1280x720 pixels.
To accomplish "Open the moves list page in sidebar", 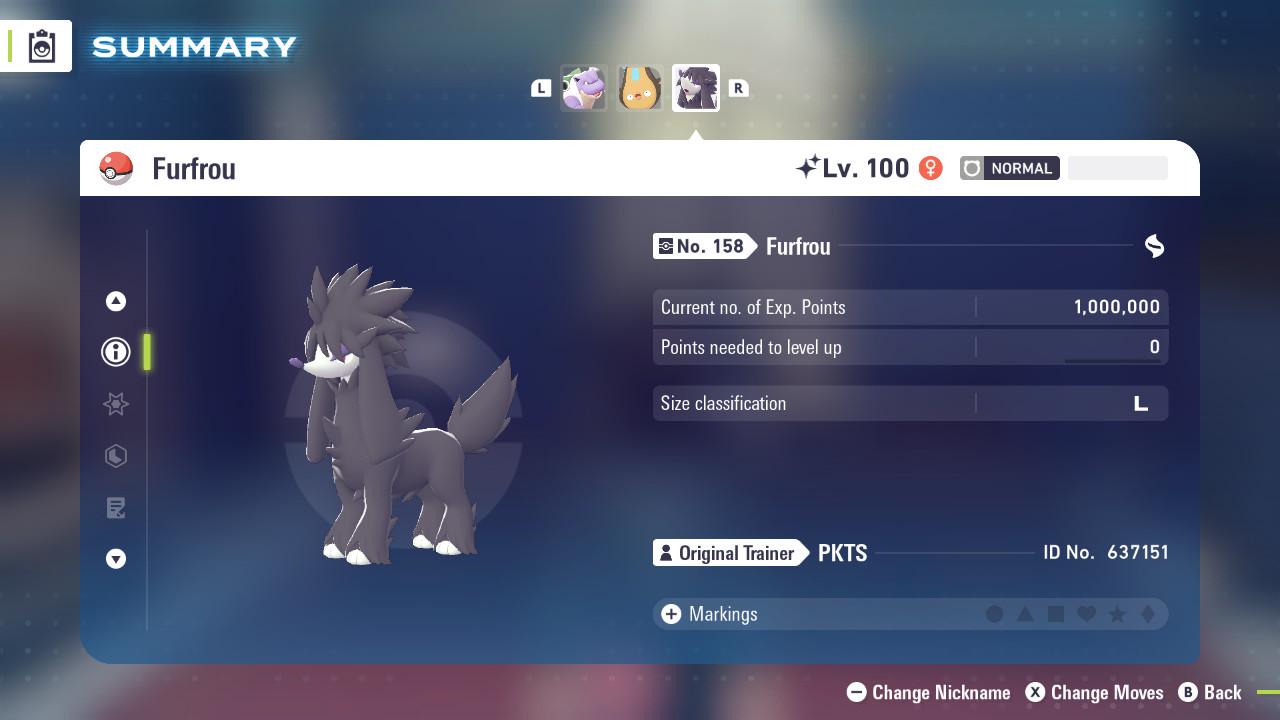I will point(115,507).
